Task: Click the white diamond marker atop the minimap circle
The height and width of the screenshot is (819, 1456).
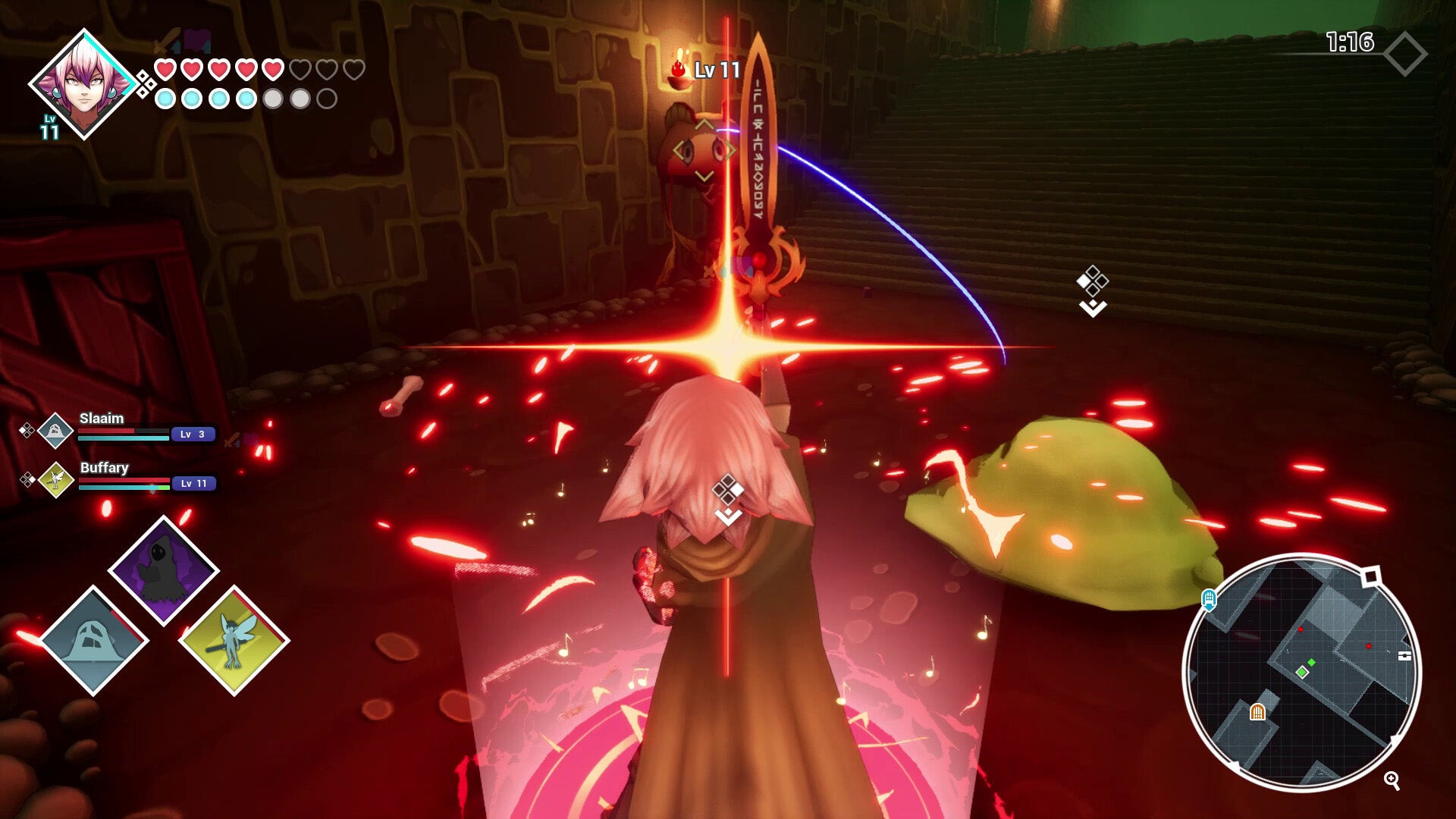Action: pyautogui.click(x=1371, y=576)
